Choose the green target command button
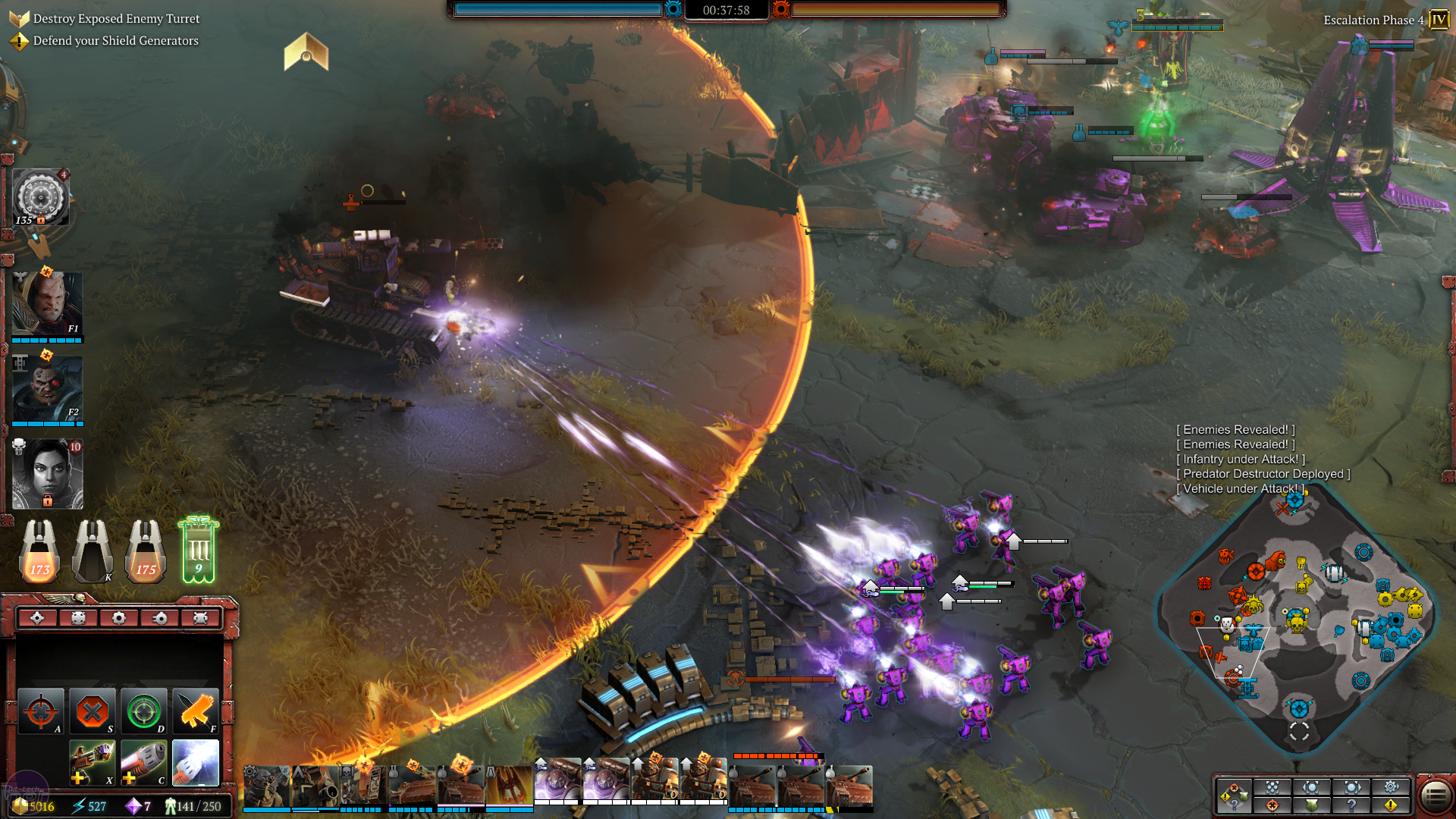This screenshot has height=819, width=1456. (143, 711)
